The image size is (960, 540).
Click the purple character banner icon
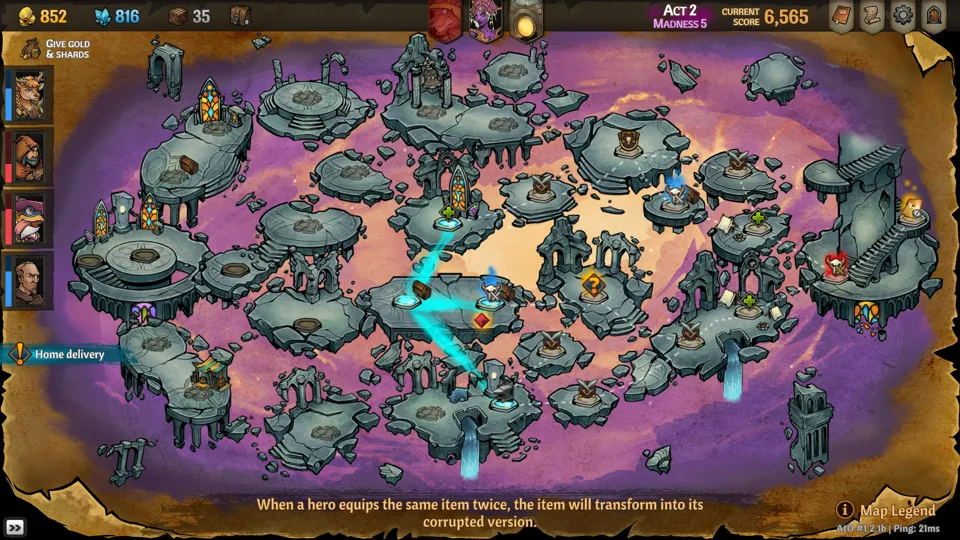(x=485, y=20)
